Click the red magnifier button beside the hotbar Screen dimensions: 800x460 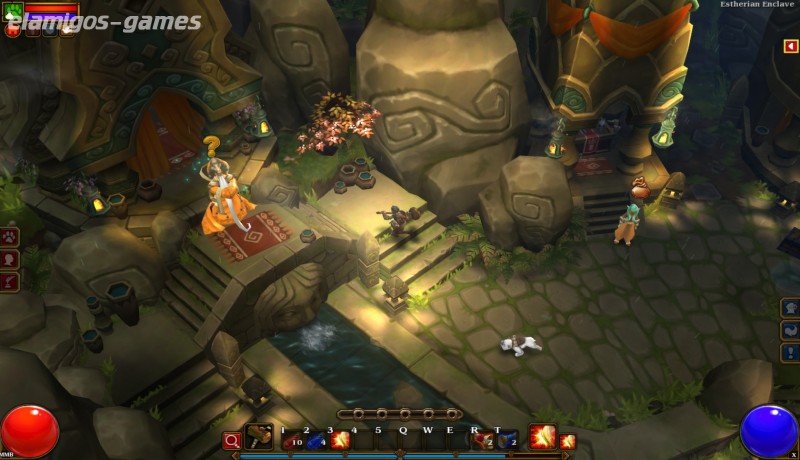click(x=231, y=440)
